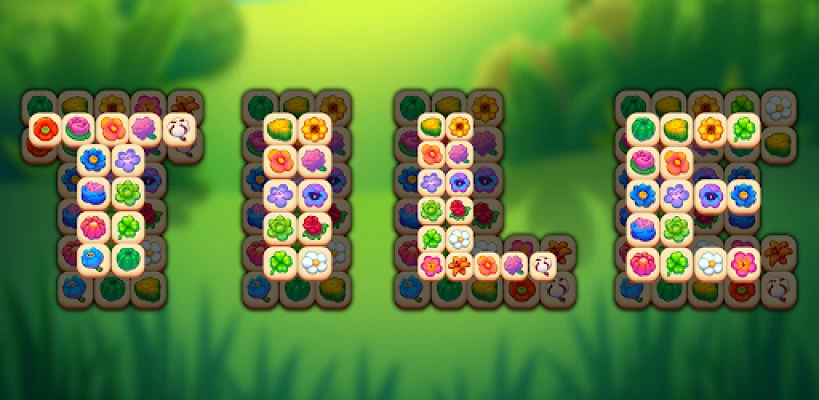Choose the white flower tile on the E stack
The width and height of the screenshot is (819, 400).
[x=710, y=263]
